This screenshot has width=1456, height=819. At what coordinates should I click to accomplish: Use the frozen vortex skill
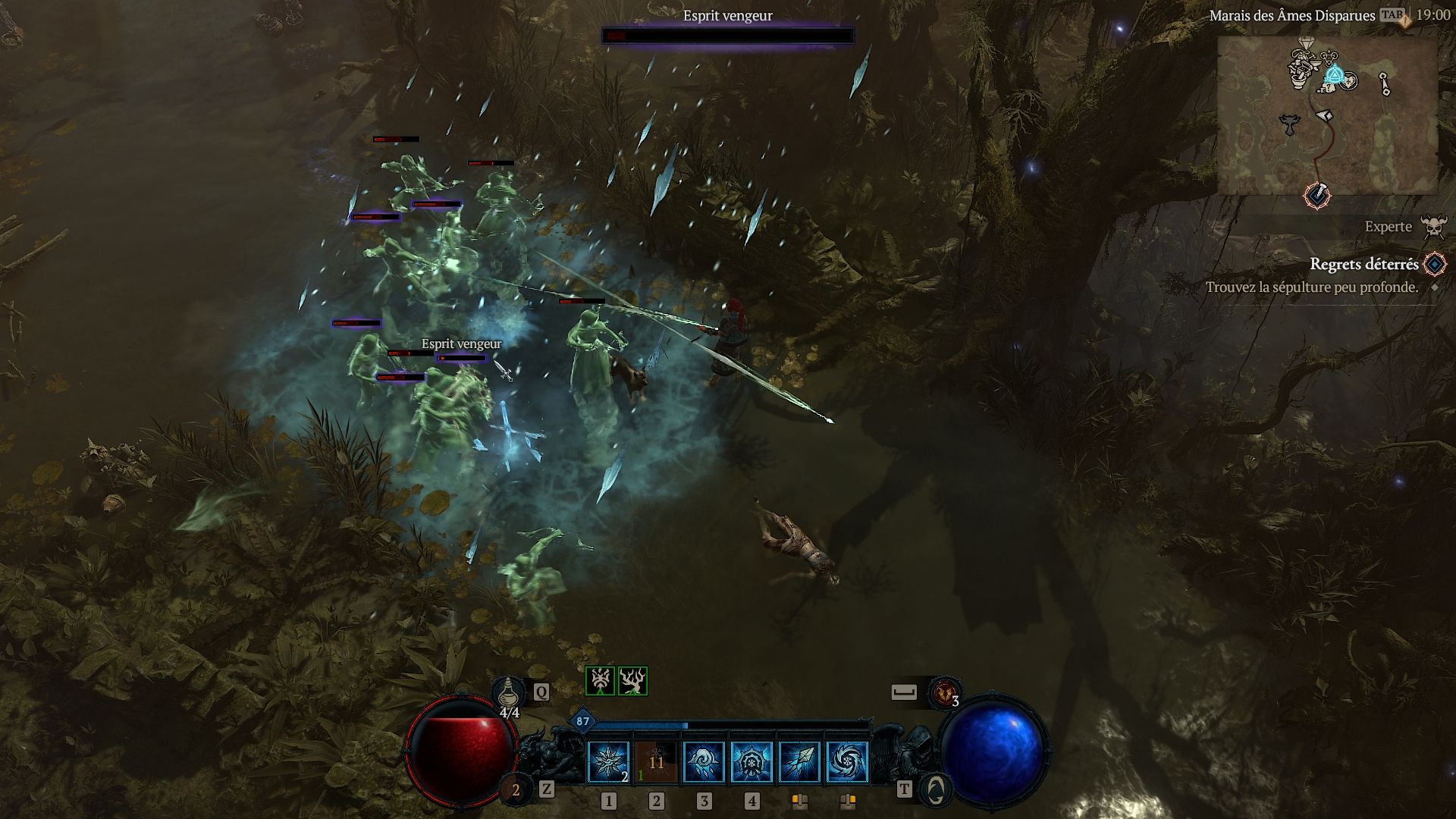tap(847, 761)
